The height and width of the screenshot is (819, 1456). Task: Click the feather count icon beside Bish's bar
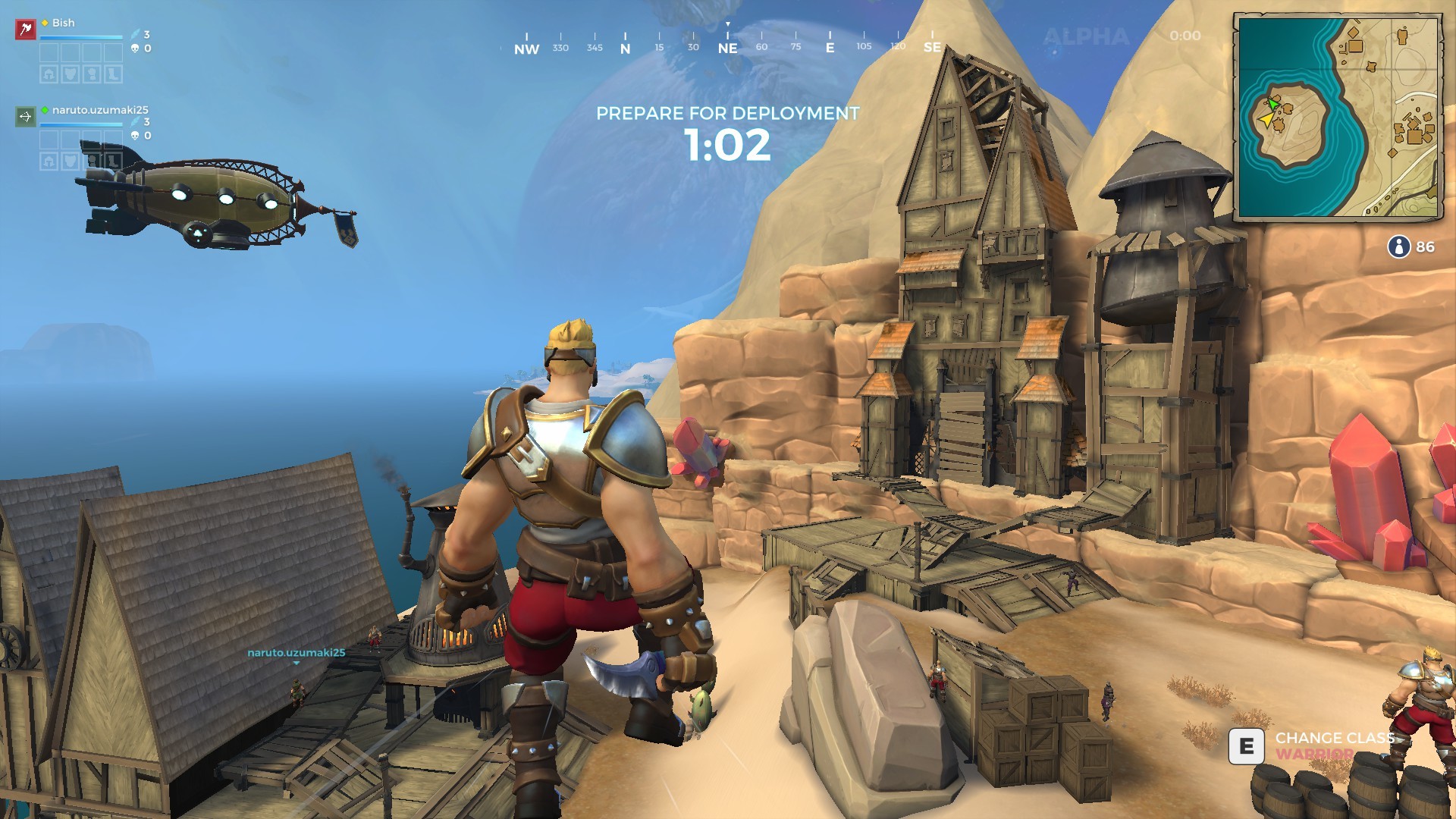135,35
